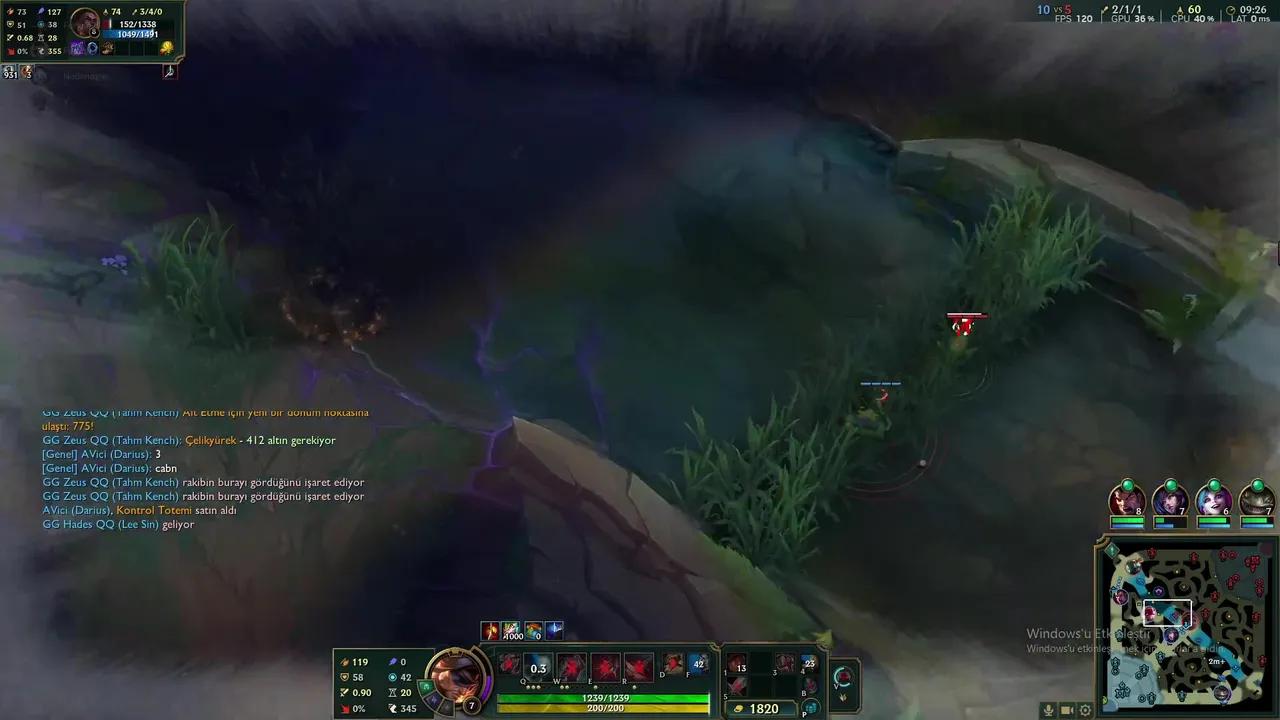Open game settings with the gear icon
Image resolution: width=1280 pixels, height=720 pixels.
[1084, 710]
